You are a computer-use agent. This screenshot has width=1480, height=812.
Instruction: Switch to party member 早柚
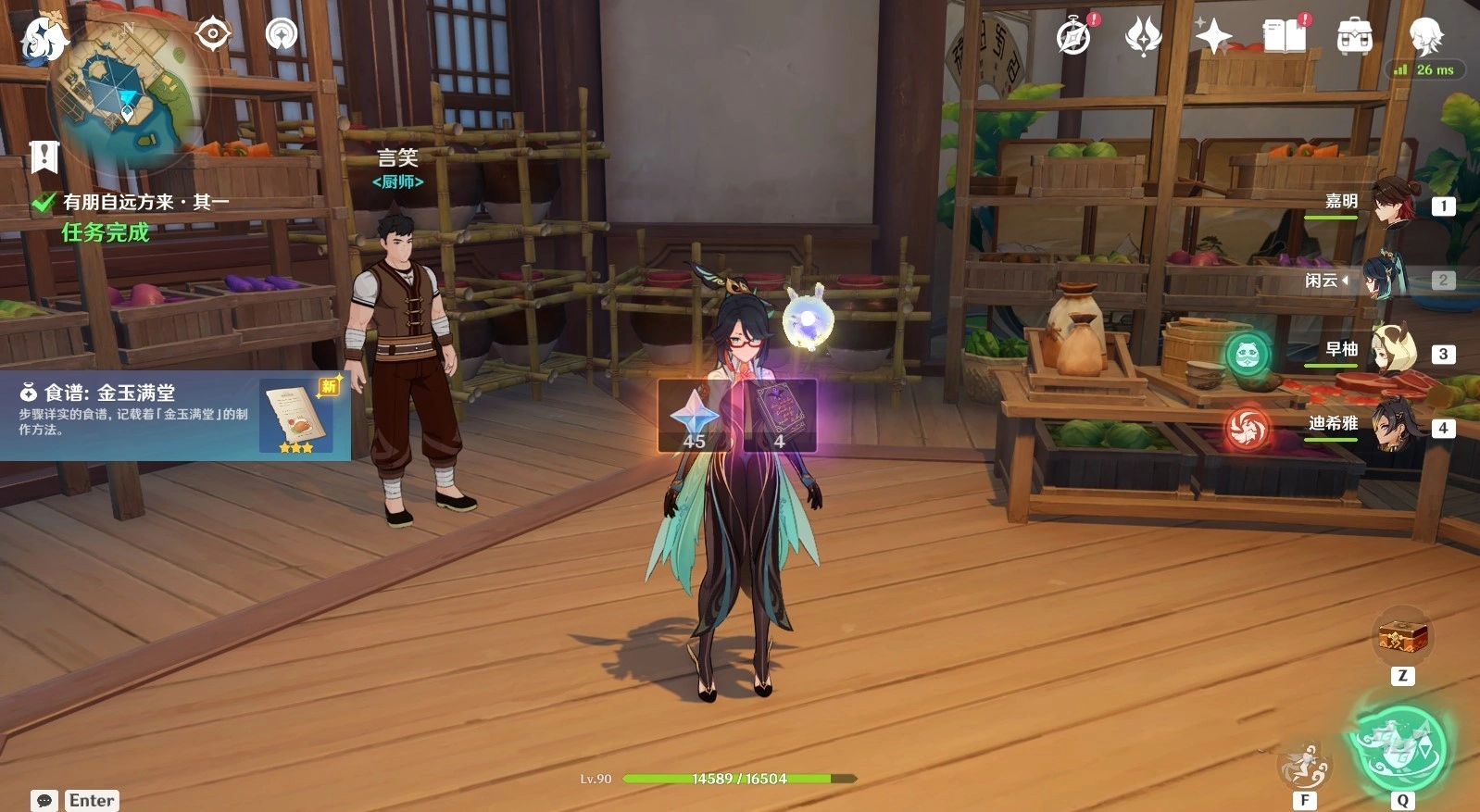(1393, 351)
